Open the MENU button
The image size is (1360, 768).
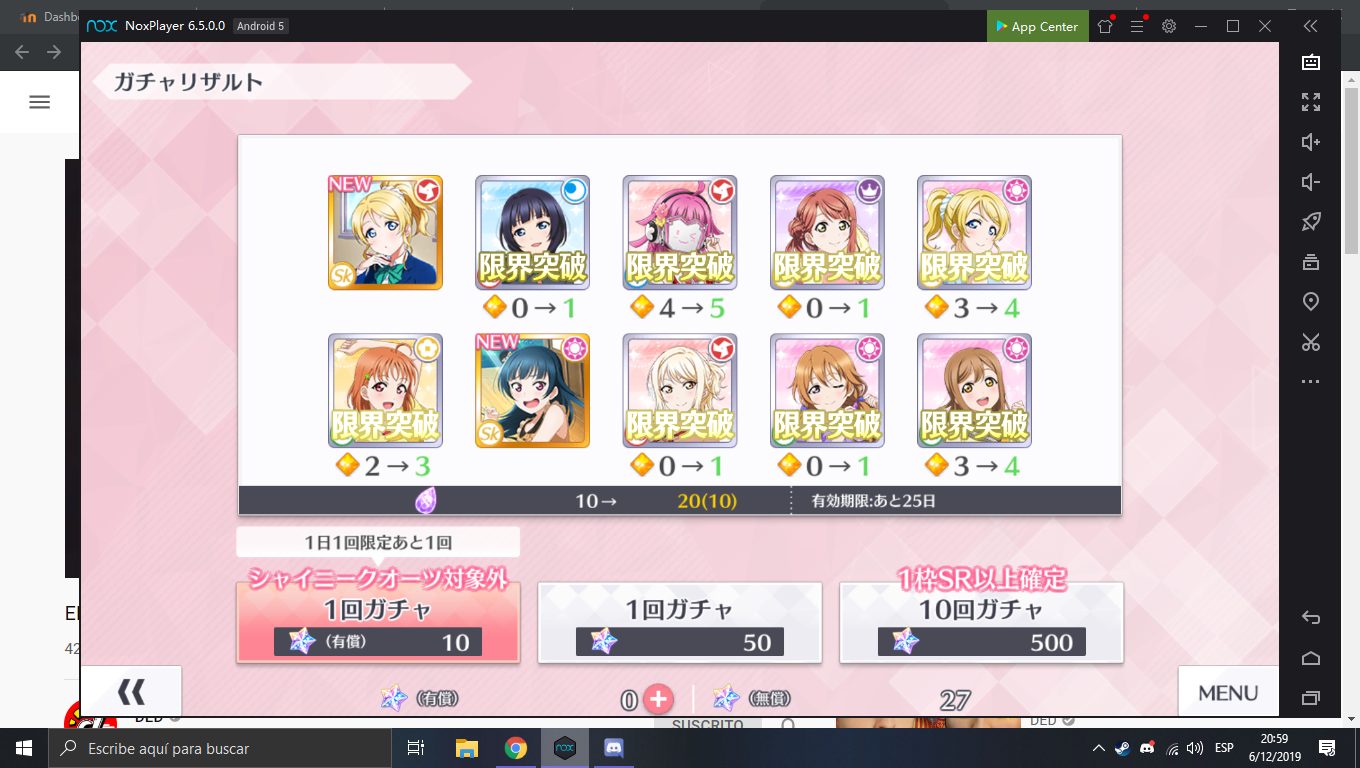(x=1227, y=692)
